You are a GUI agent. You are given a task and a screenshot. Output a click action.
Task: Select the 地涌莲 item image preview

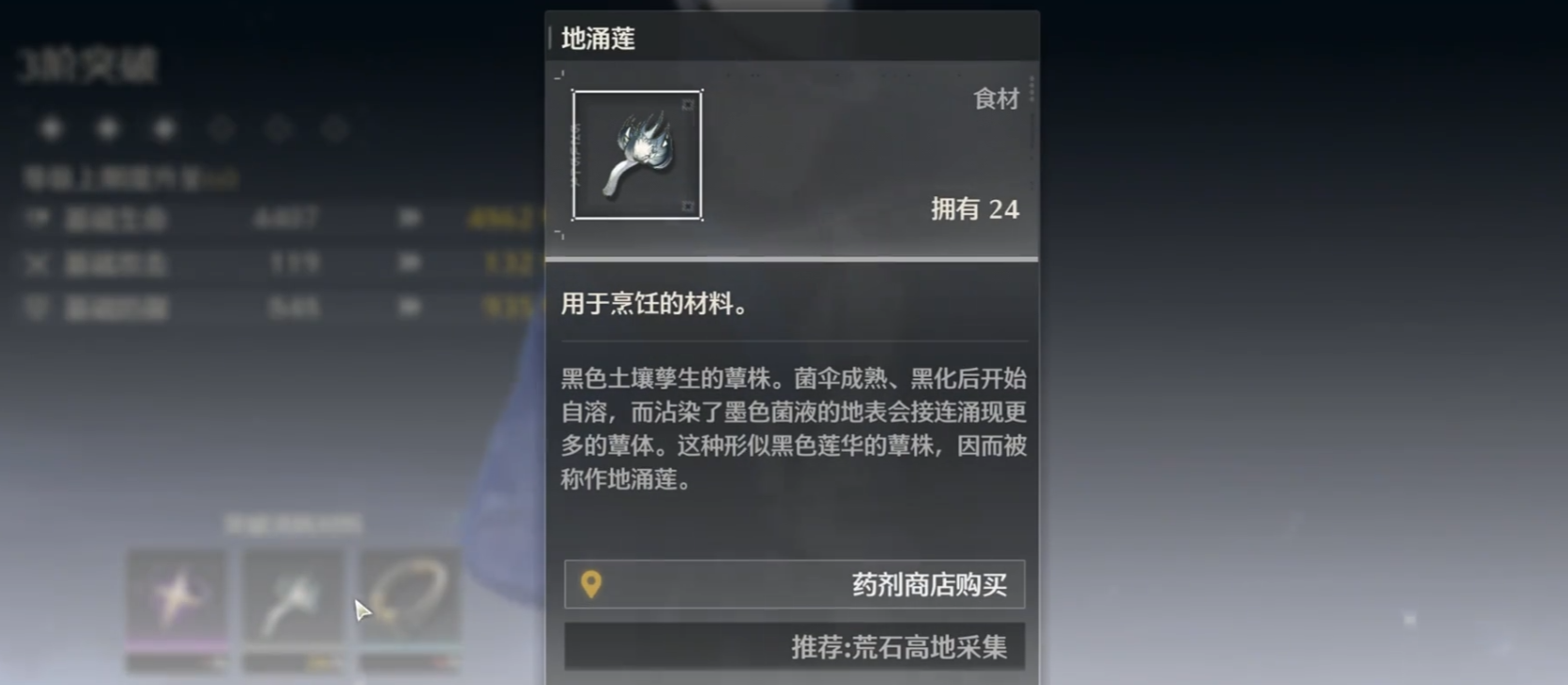[637, 155]
